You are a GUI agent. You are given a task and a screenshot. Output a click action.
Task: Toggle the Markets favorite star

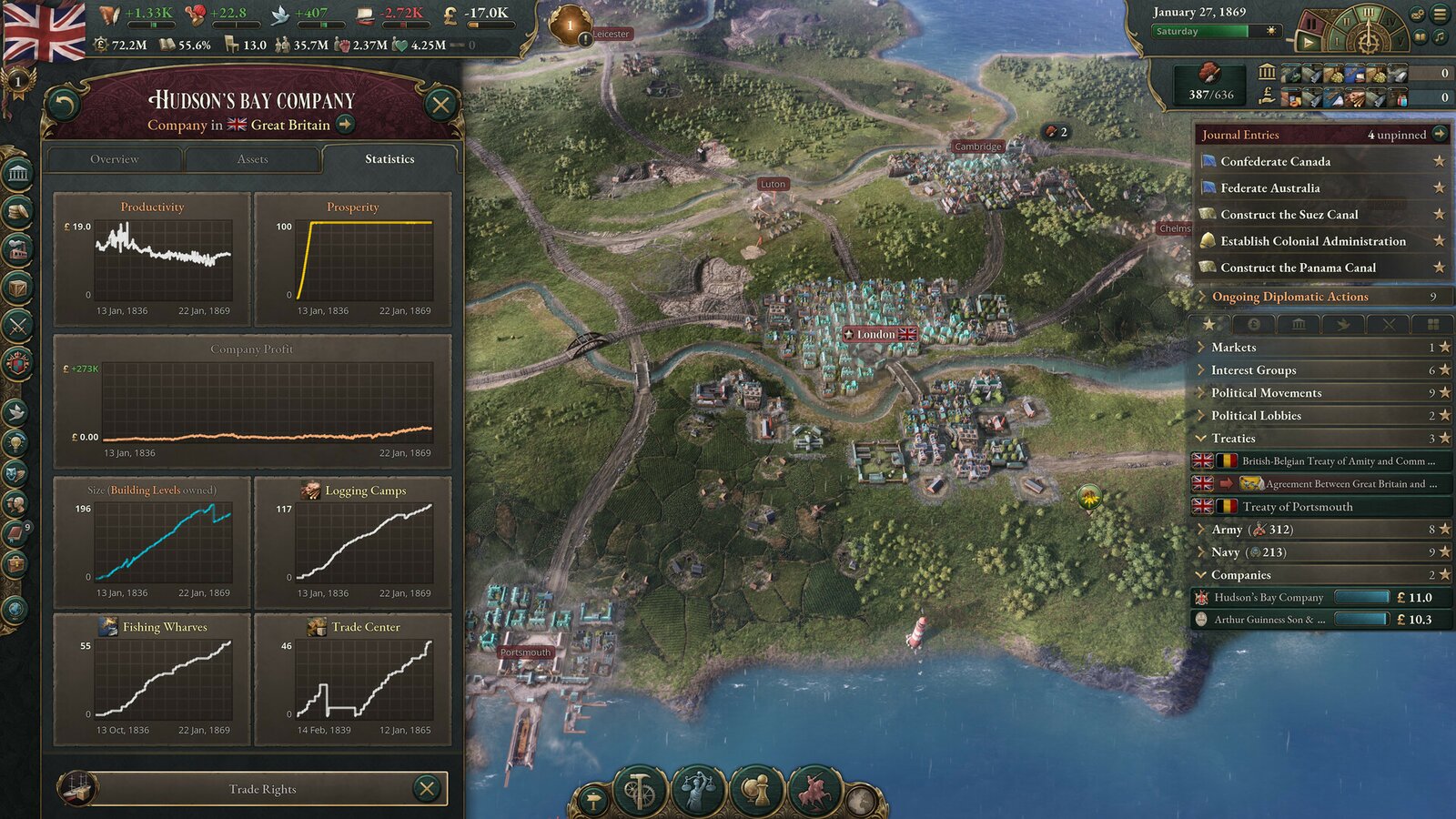[1445, 347]
